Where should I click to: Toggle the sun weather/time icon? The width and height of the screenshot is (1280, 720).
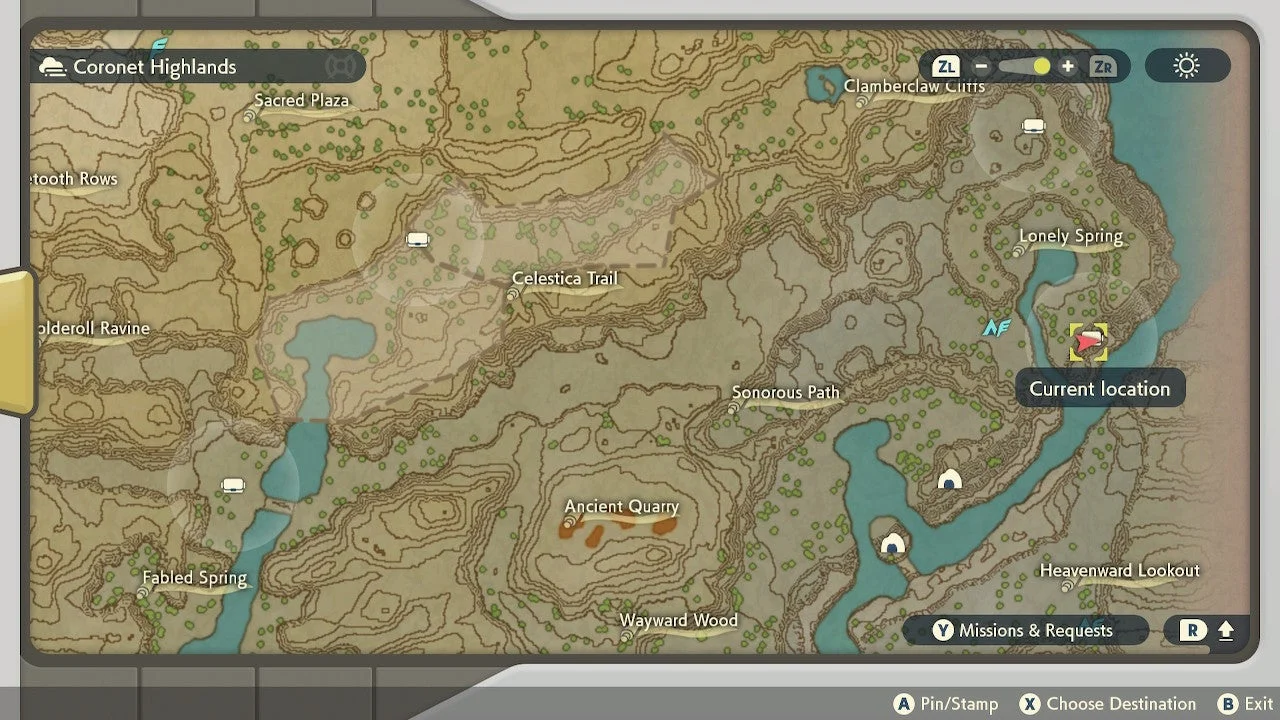click(x=1187, y=67)
